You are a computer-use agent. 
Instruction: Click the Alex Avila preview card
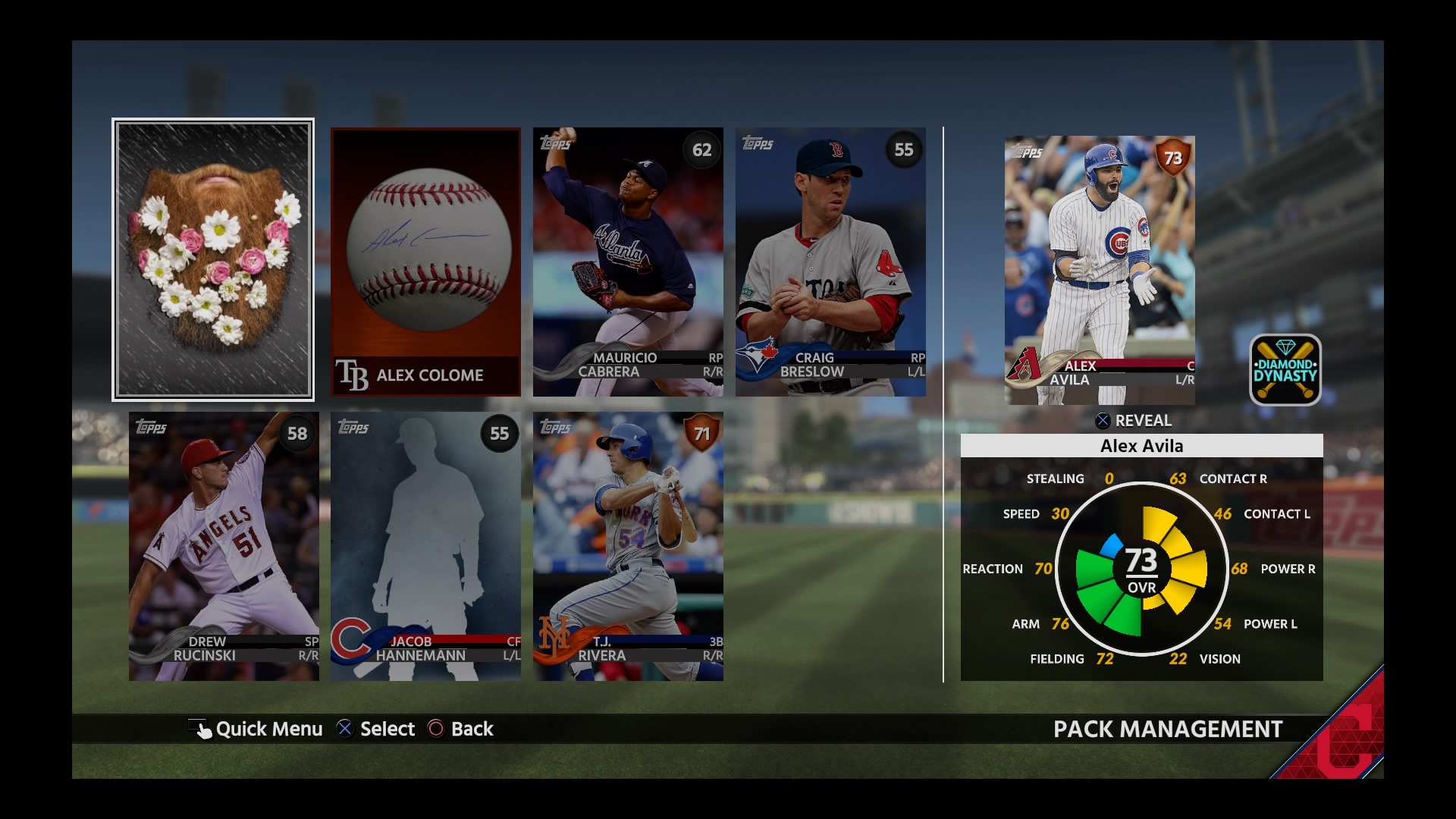(1100, 270)
